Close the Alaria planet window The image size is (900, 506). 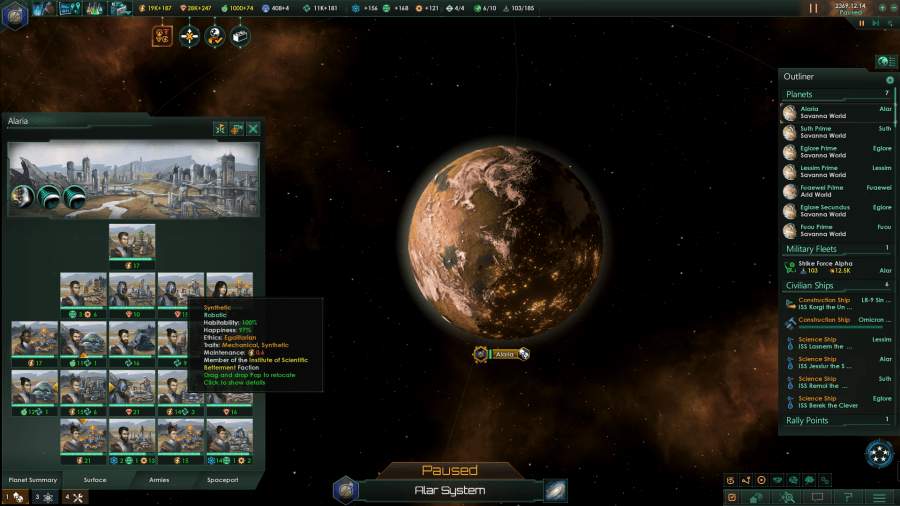coord(254,128)
